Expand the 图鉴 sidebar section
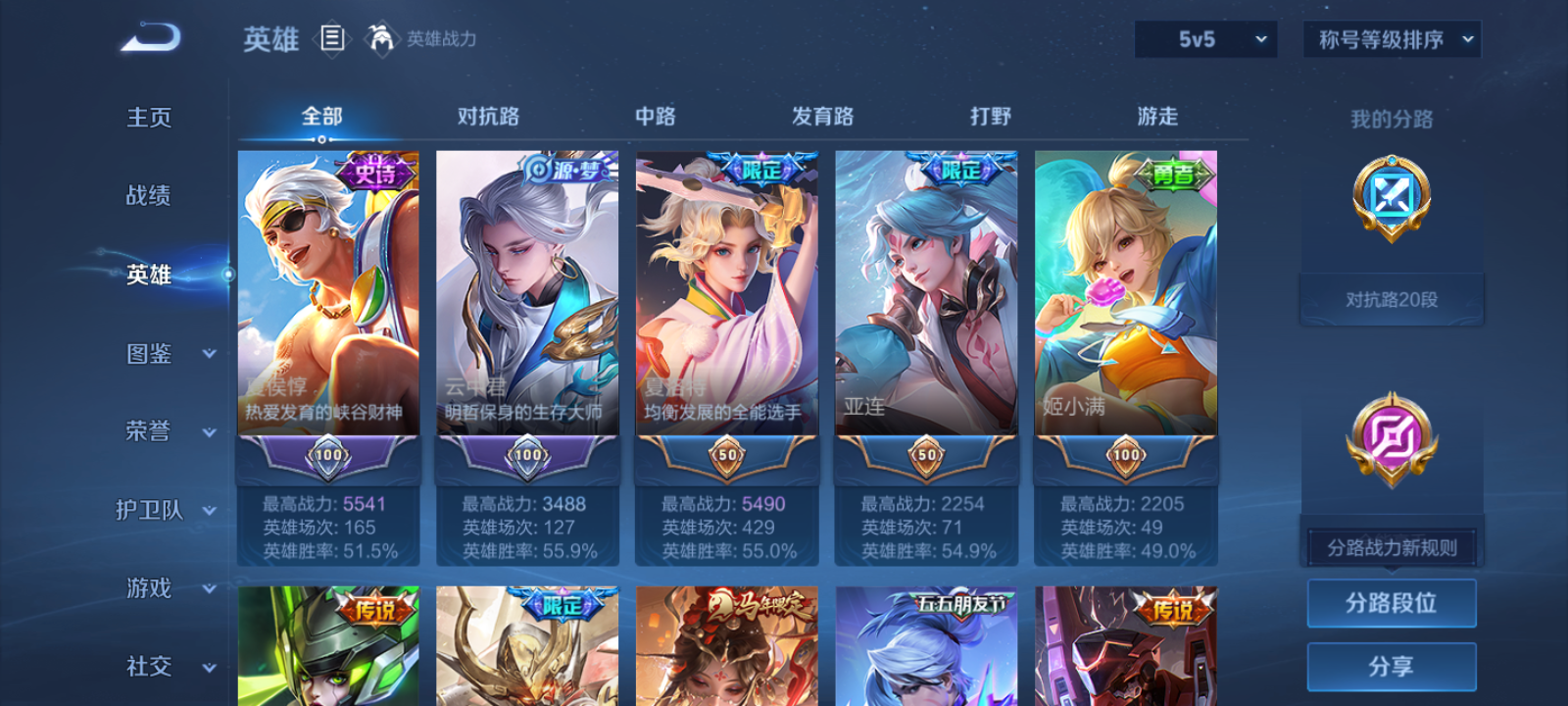This screenshot has height=706, width=1568. point(171,354)
